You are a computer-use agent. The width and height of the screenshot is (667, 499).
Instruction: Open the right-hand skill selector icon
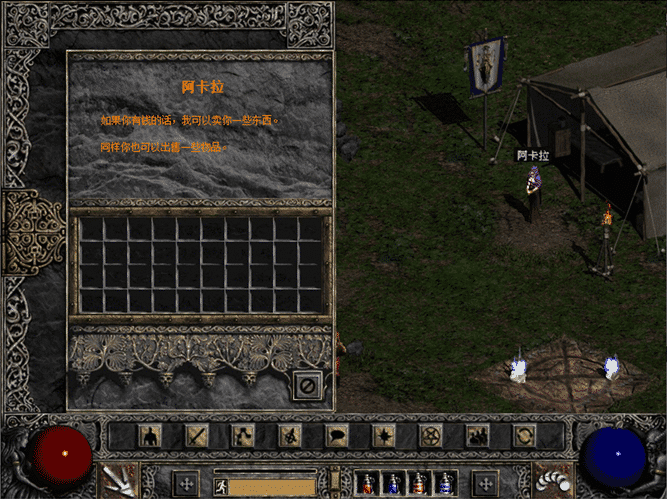click(549, 480)
